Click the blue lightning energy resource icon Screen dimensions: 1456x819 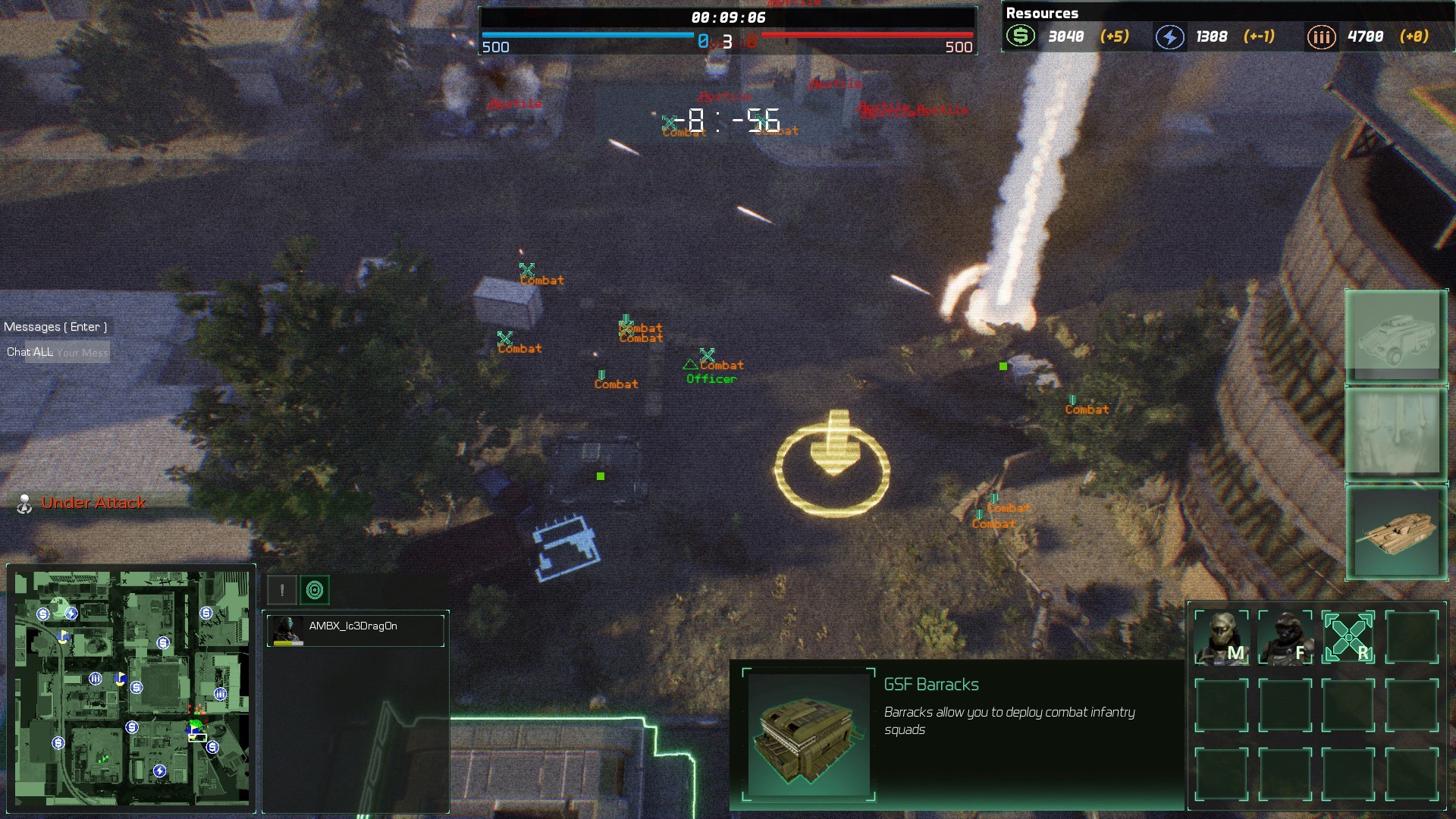[1169, 35]
